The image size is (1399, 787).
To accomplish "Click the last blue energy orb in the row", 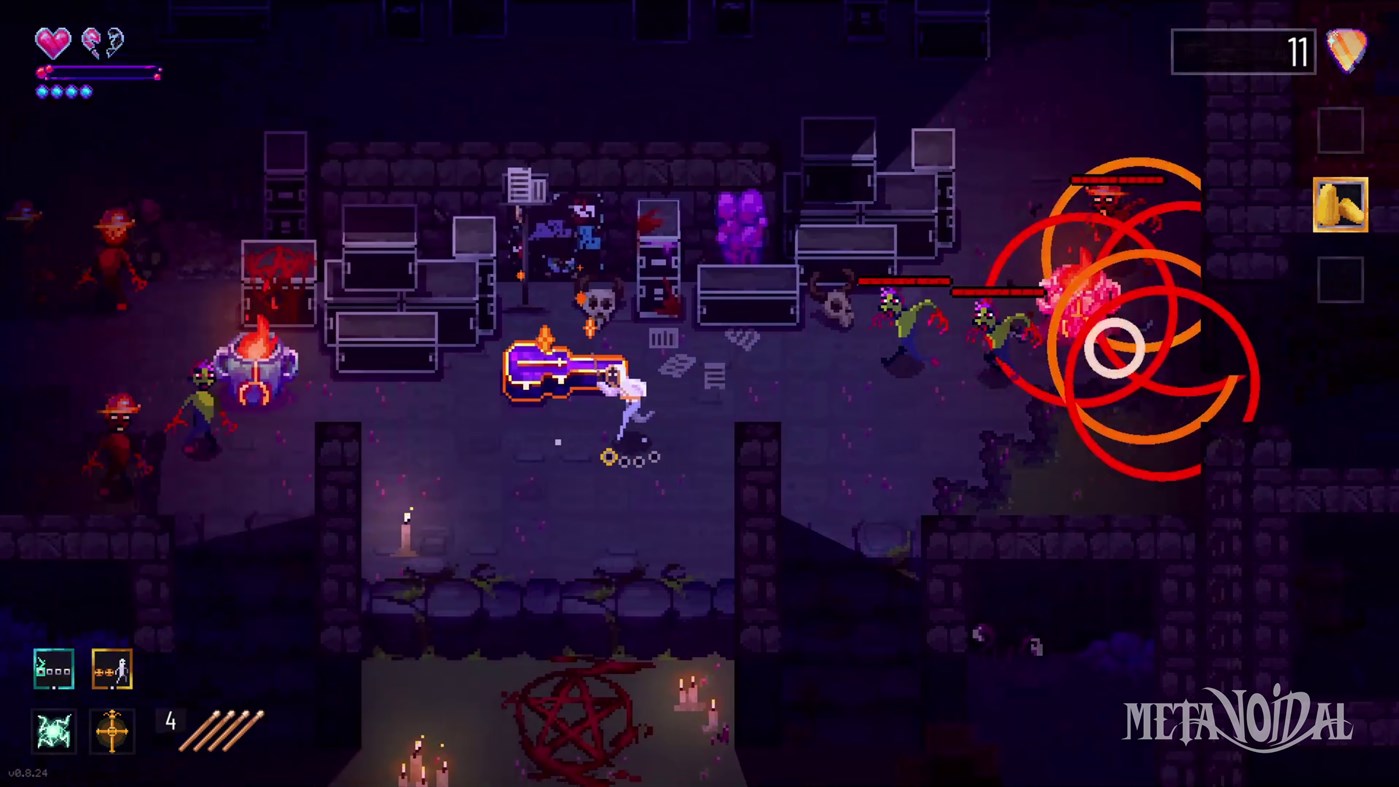I will [86, 90].
